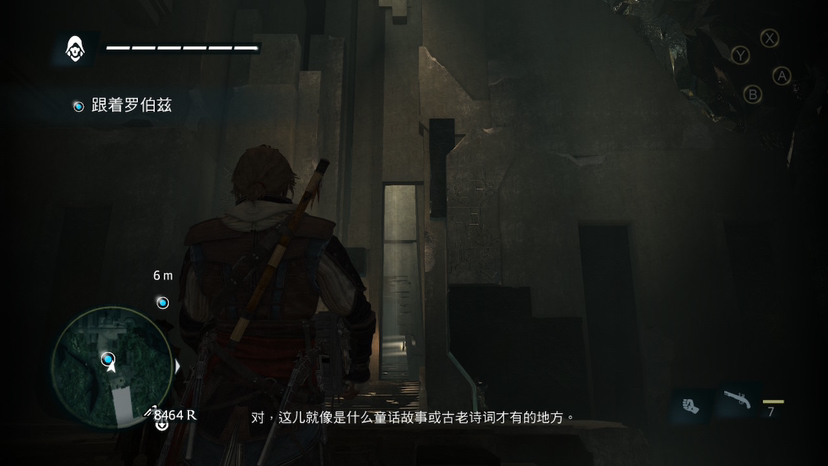Choose the flintlock pistol weapon icon
Viewport: 828px width, 466px height.
click(x=737, y=403)
